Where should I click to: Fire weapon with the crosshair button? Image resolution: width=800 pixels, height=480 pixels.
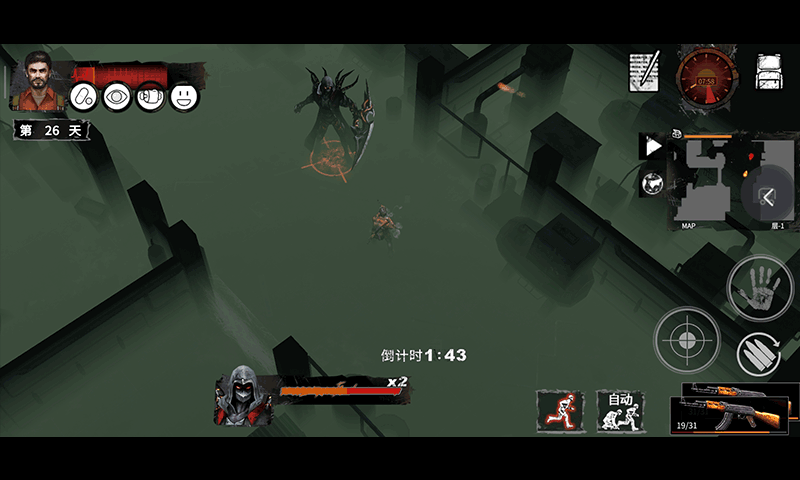pos(687,340)
